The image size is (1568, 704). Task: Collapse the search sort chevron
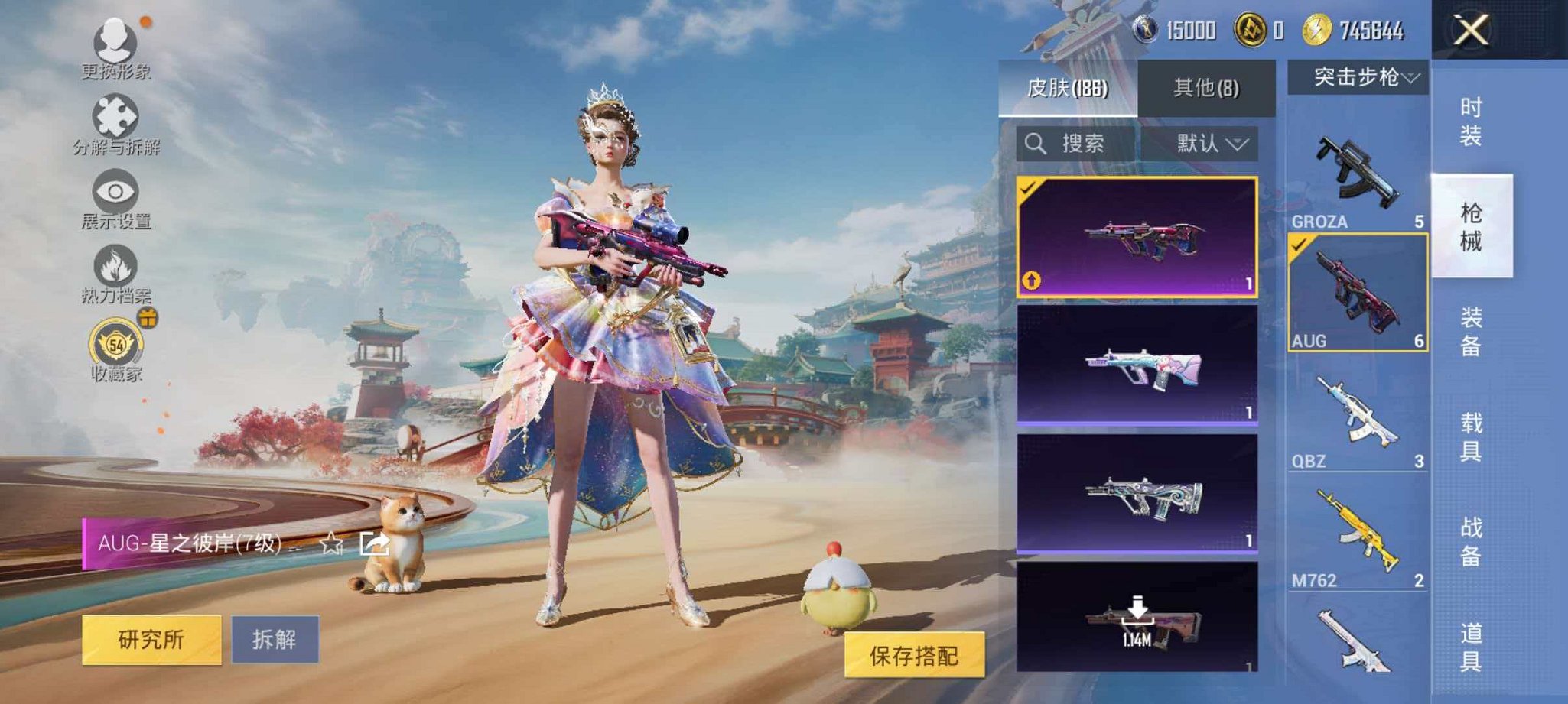1238,144
